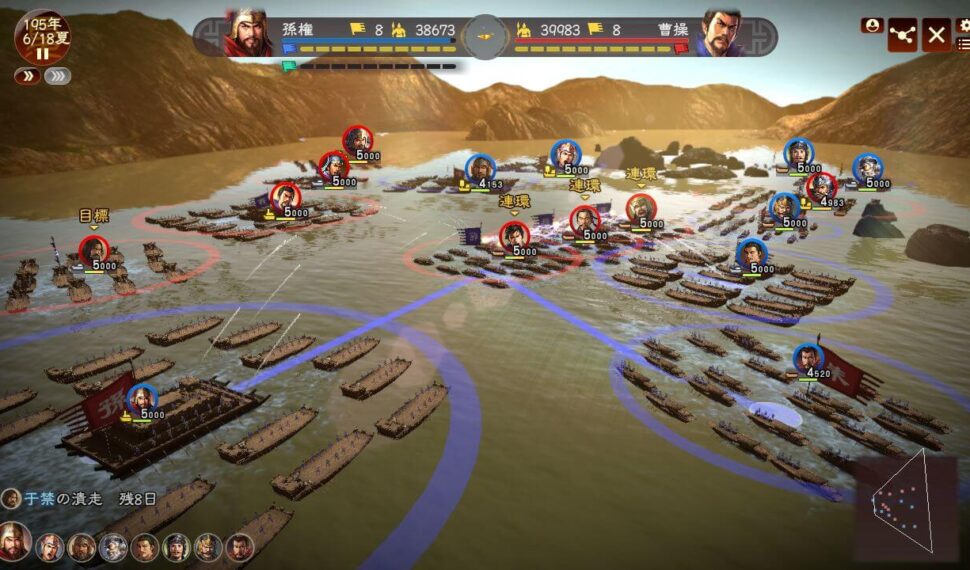The image size is (970, 570).
Task: Click the compass emblem between the commanders
Action: (485, 35)
